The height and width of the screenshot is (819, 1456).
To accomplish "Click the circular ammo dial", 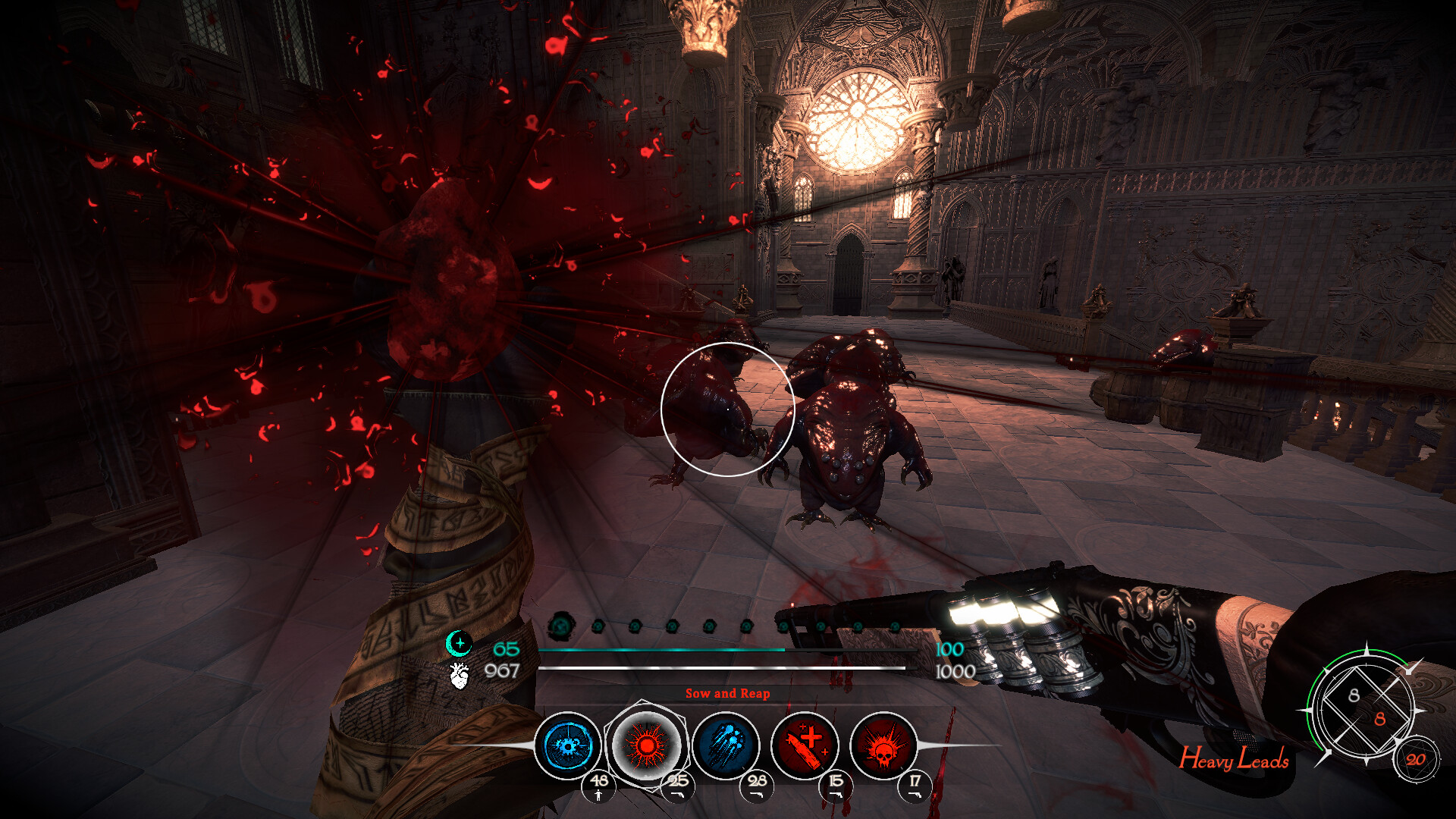I will tap(1367, 706).
